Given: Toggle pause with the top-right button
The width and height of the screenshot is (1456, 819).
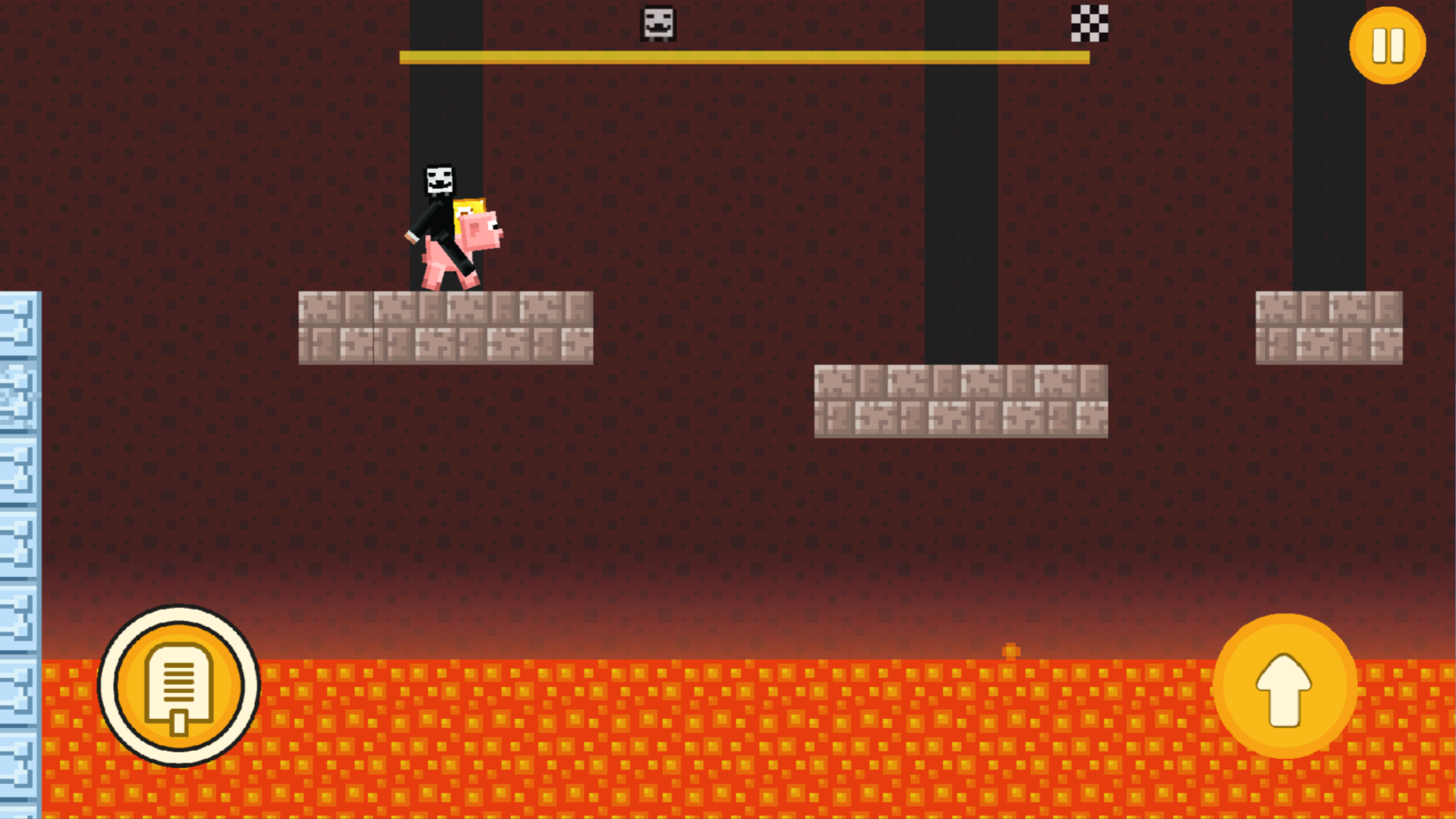Looking at the screenshot, I should coord(1388,45).
